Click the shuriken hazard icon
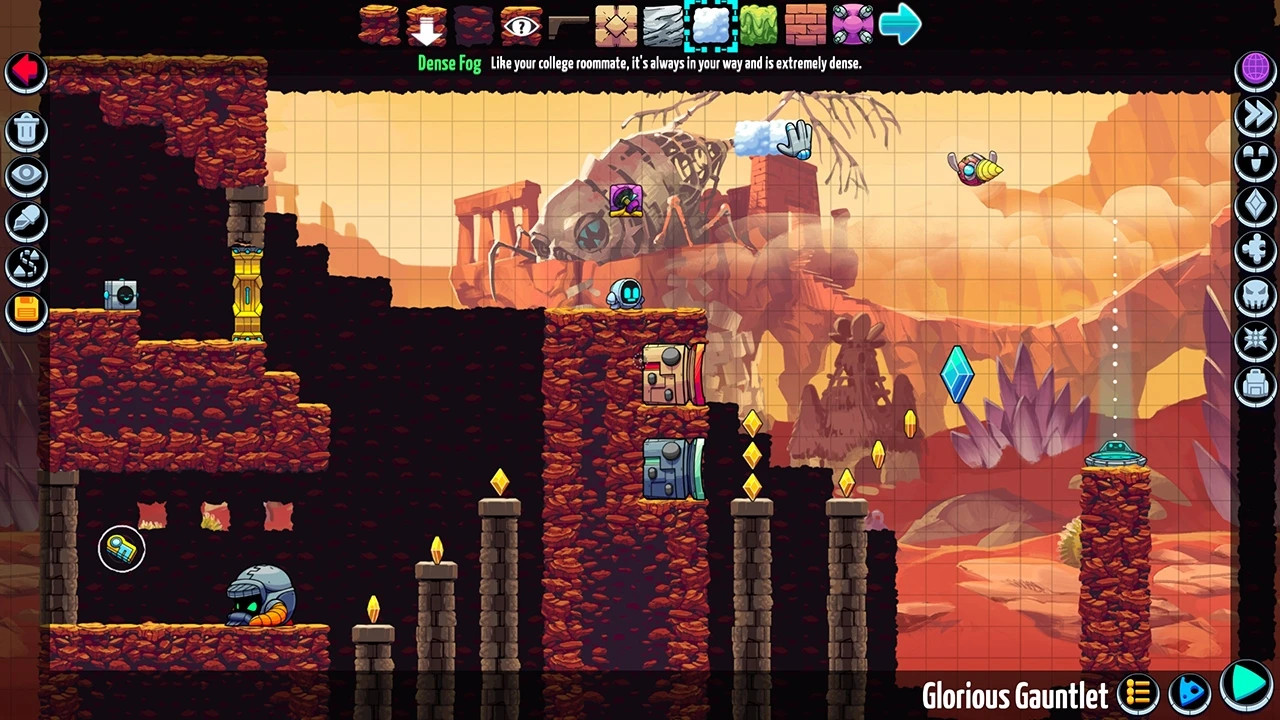Screen dimensions: 1280x720 (1256, 340)
